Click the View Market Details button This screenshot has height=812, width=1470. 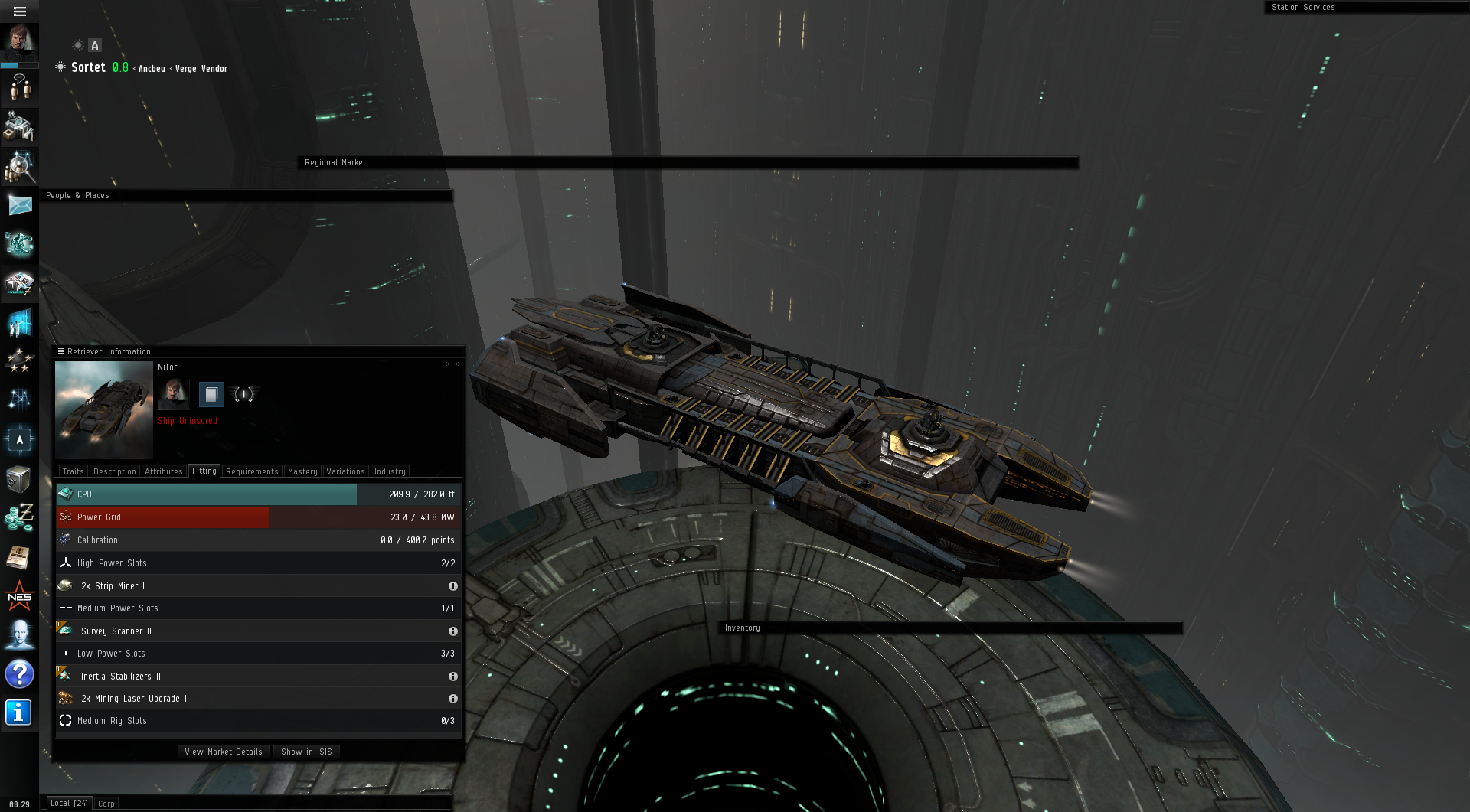224,752
